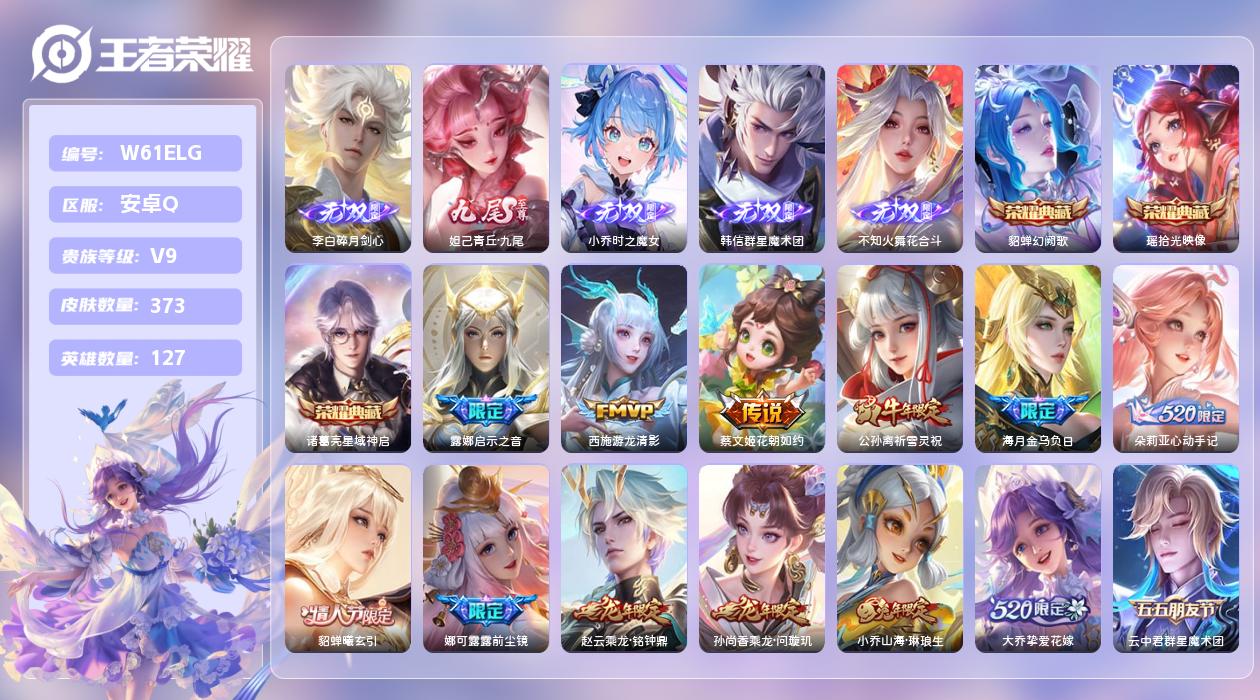
Task: Open the 云中君群星魔术团 skin card
Action: click(1176, 558)
